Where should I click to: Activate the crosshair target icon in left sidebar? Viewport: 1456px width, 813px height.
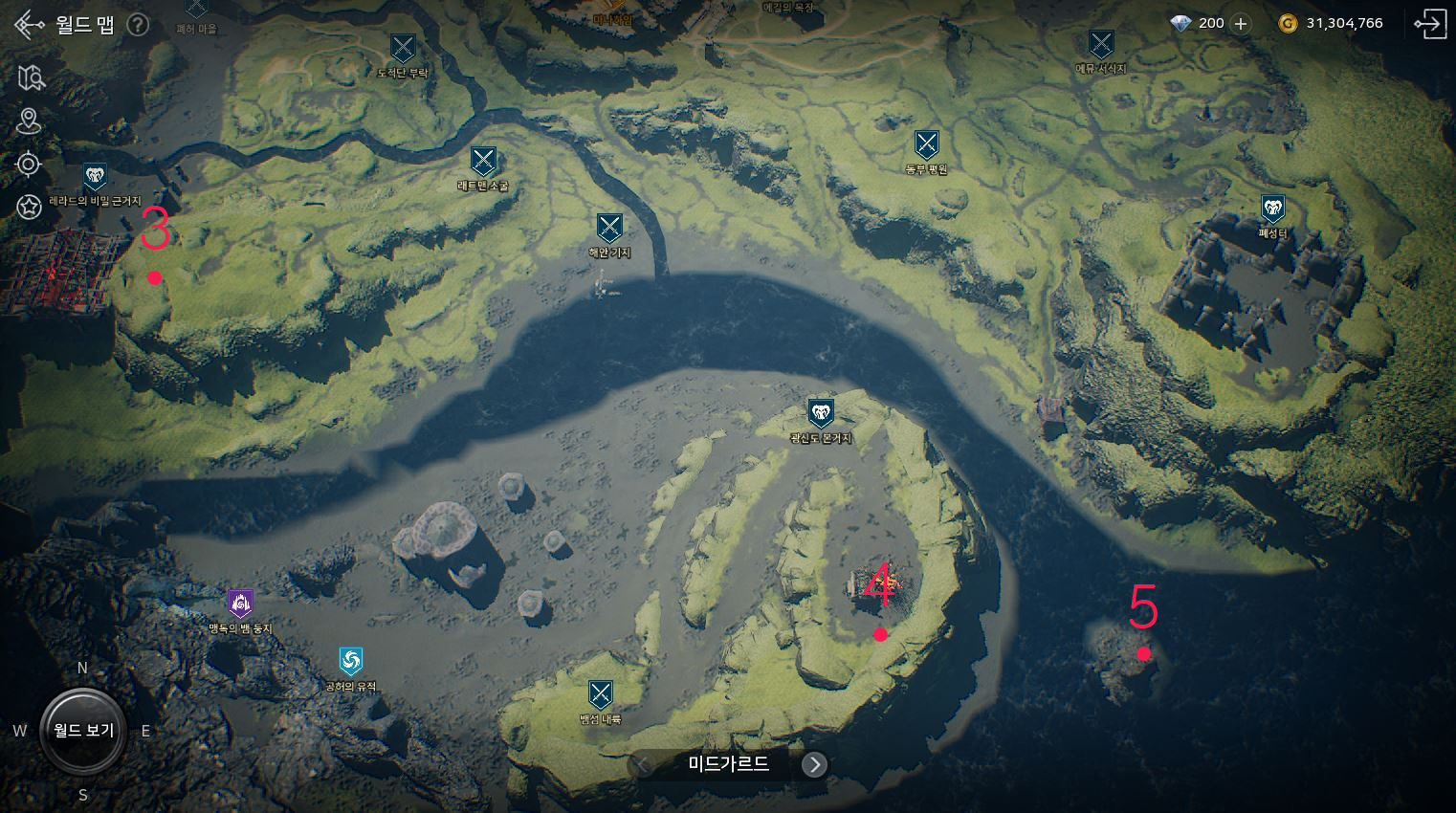point(29,165)
